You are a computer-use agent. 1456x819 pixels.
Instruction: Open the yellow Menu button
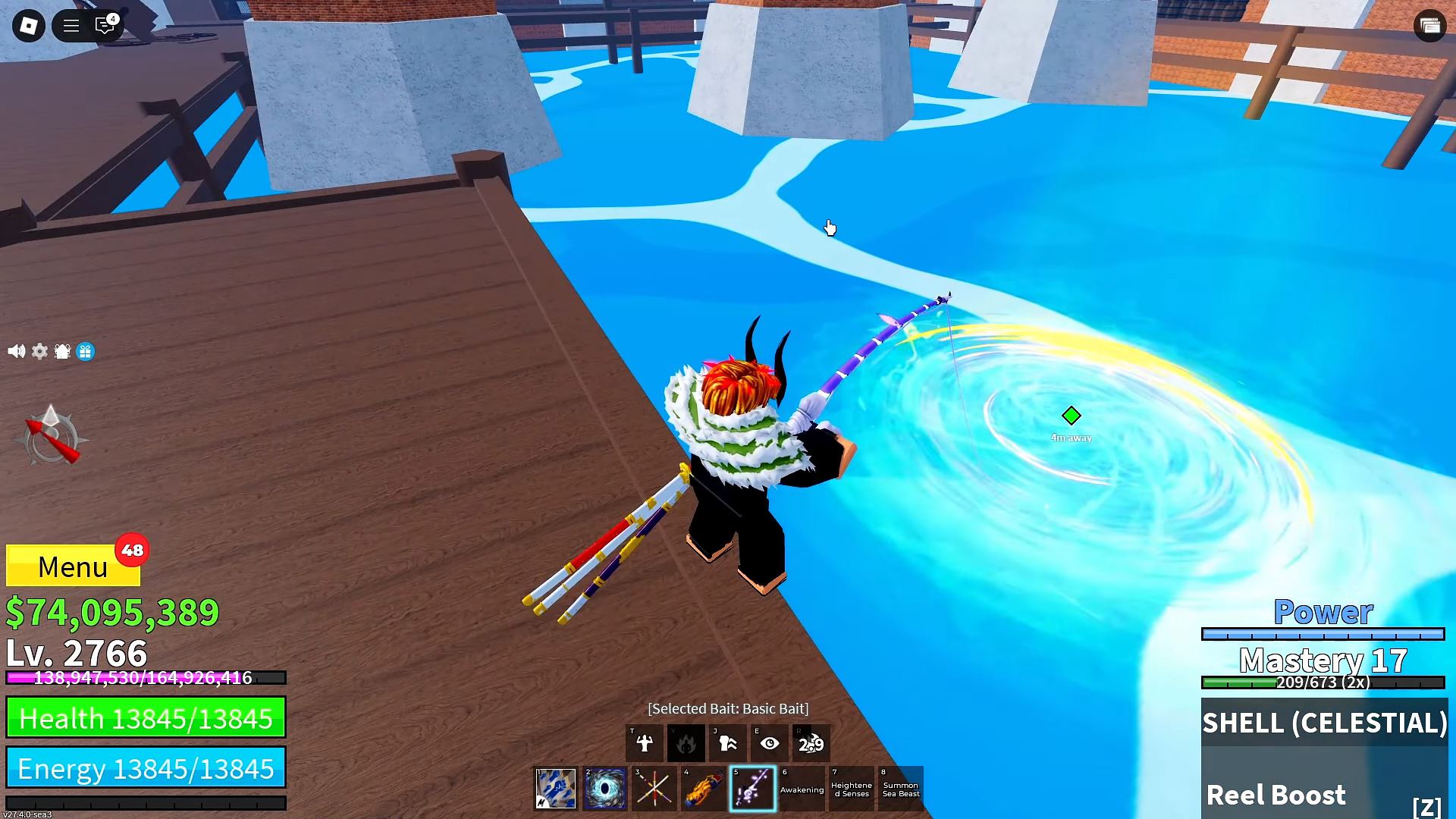pyautogui.click(x=73, y=566)
